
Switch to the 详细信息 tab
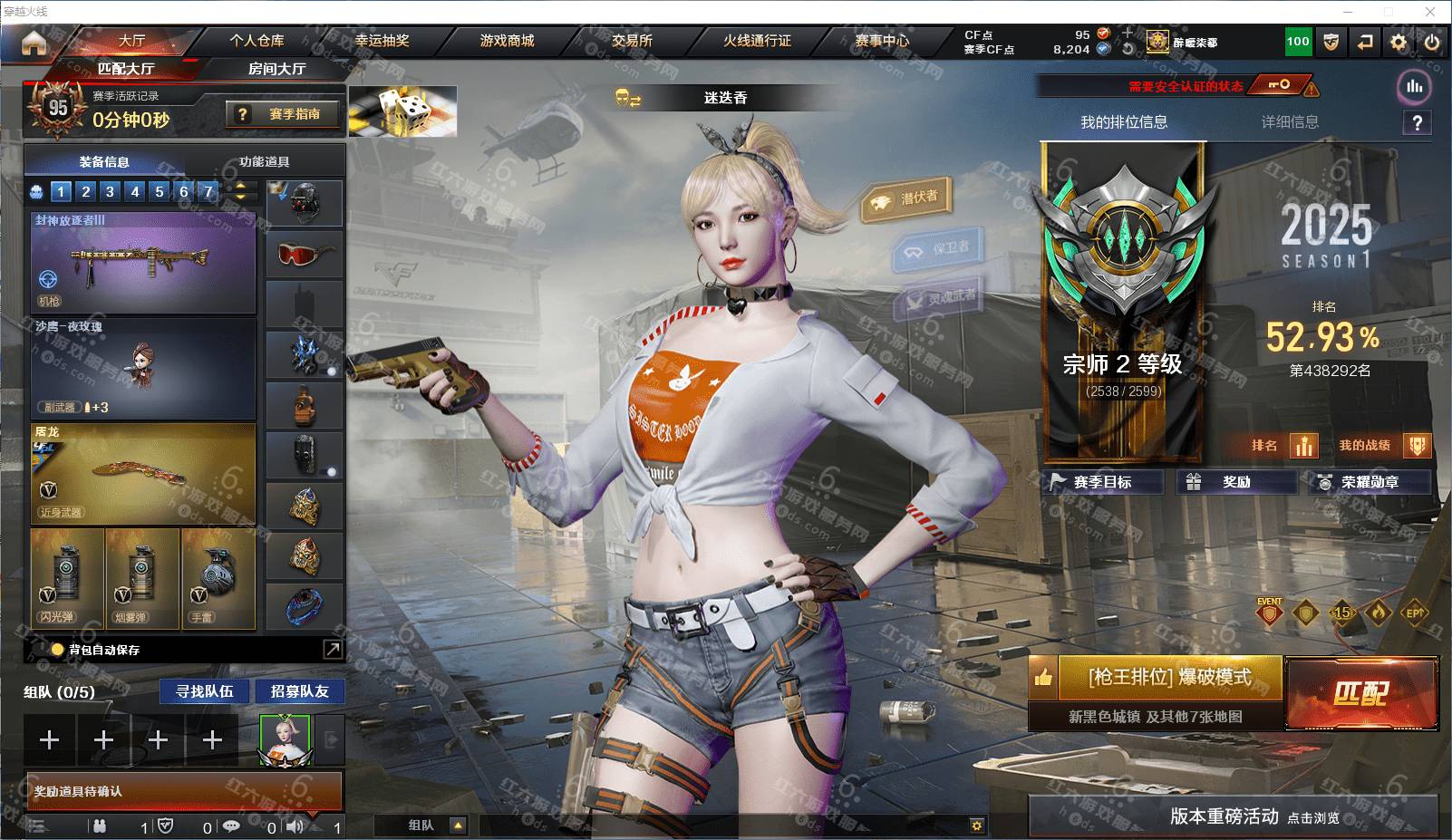coord(1290,122)
